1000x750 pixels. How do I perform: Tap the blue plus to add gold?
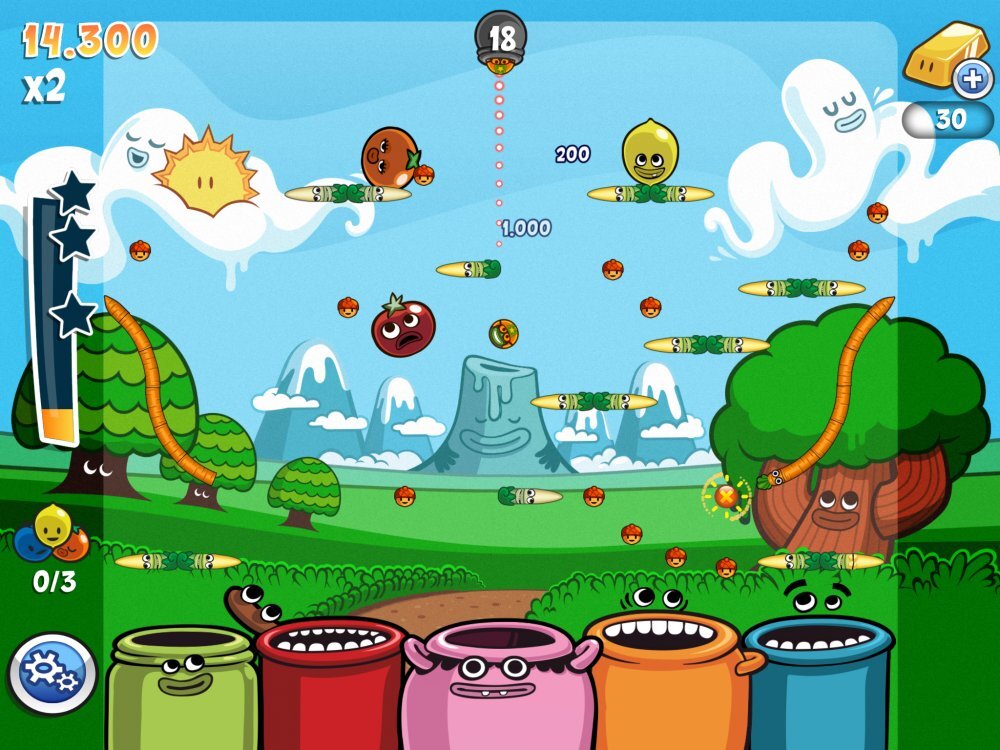pyautogui.click(x=971, y=79)
